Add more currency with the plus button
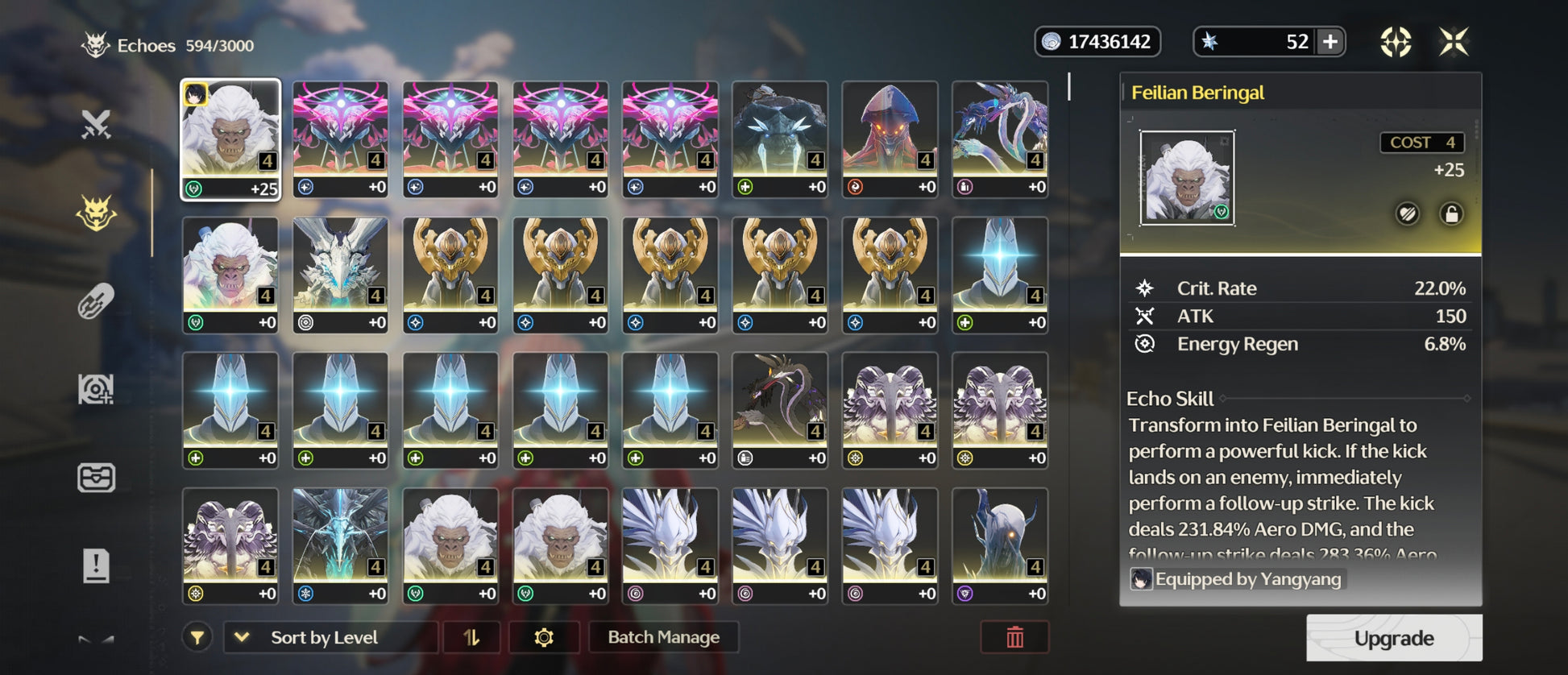The image size is (1568, 675). pyautogui.click(x=1330, y=42)
